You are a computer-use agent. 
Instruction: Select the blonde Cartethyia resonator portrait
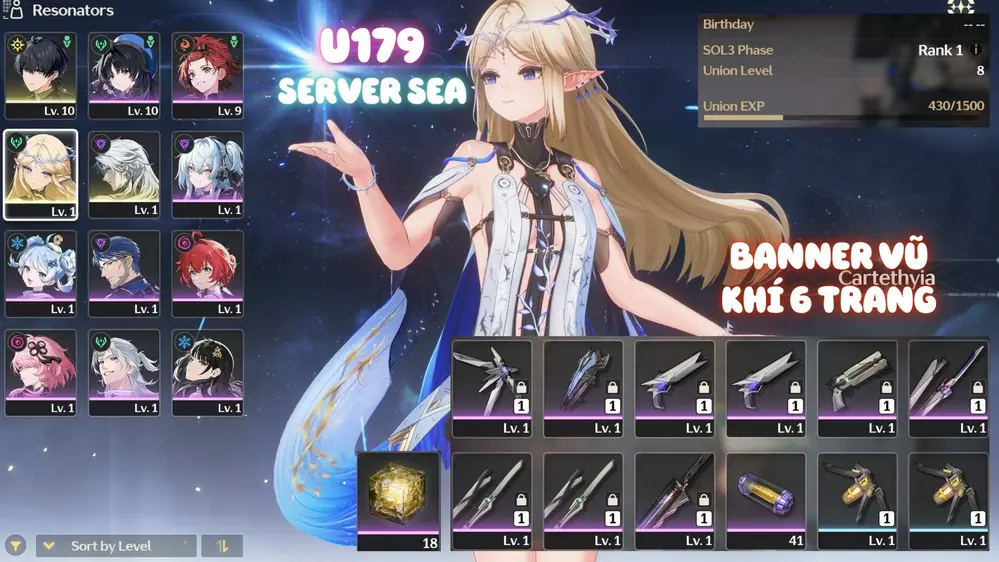pos(40,174)
